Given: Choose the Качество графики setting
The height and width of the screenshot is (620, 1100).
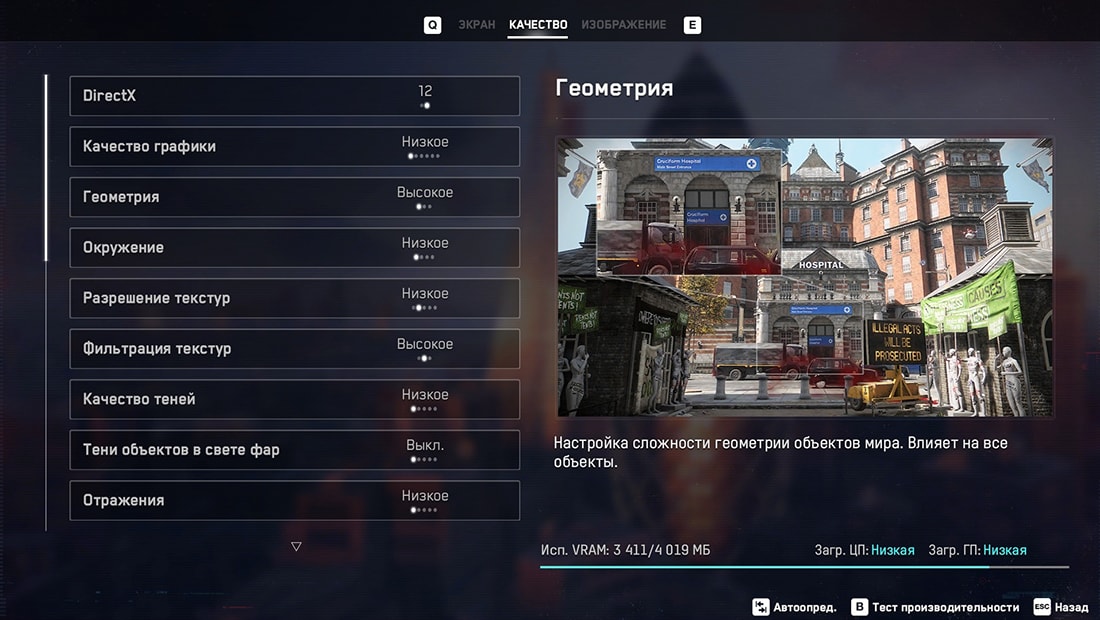Looking at the screenshot, I should [294, 147].
